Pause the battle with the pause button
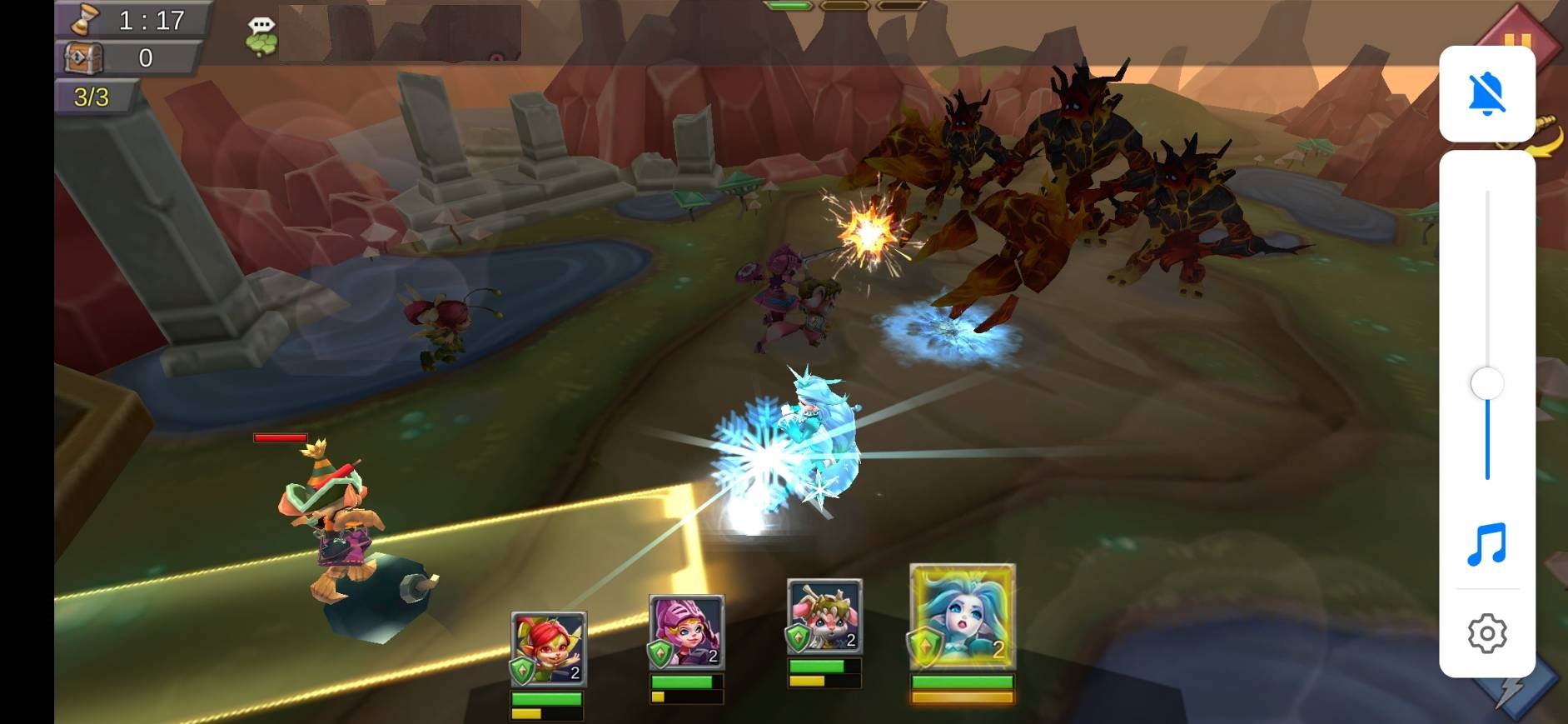The image size is (1568, 724). point(1516,40)
